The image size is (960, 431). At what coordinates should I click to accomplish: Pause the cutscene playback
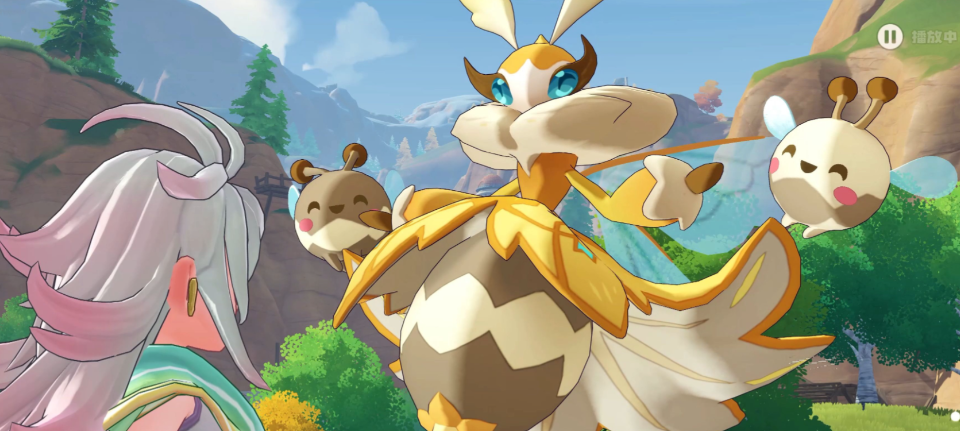coord(889,37)
